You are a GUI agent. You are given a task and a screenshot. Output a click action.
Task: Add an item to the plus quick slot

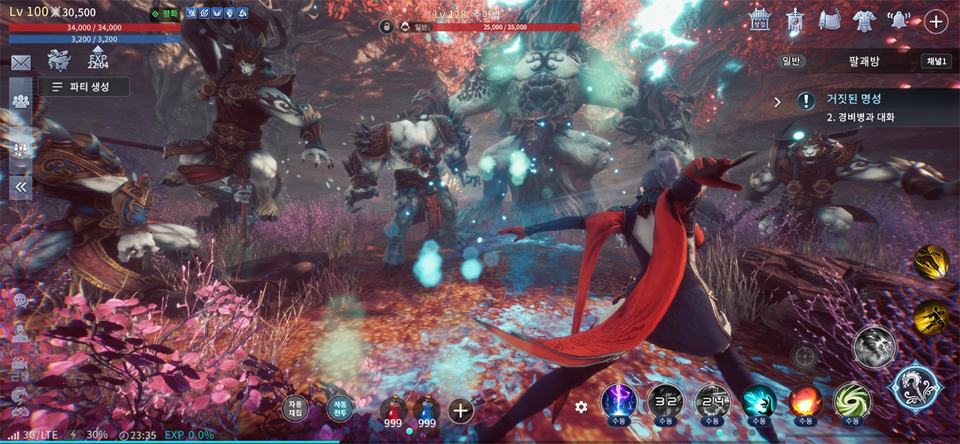coord(460,409)
